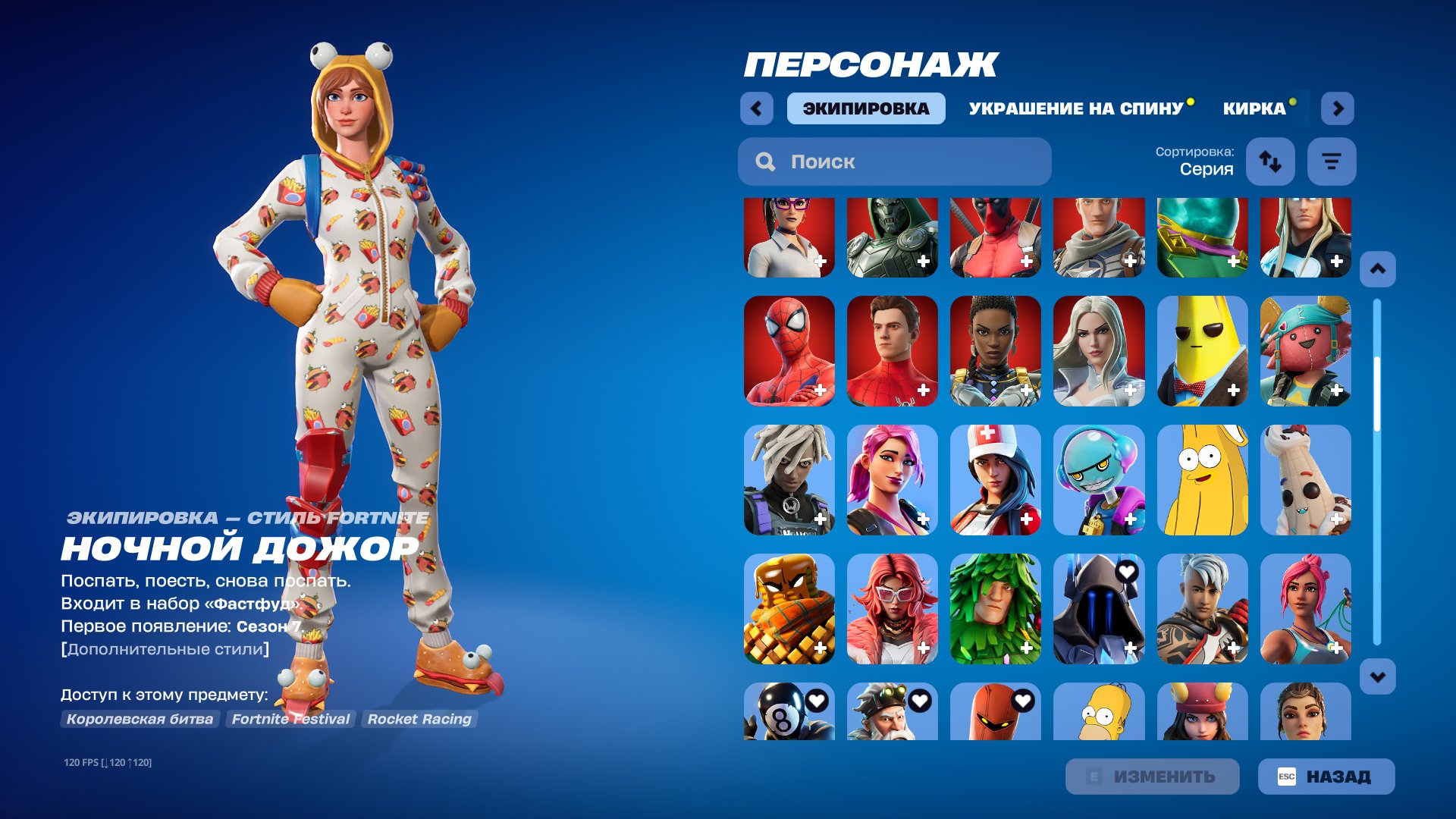1456x819 pixels.
Task: Click the left category navigation arrow
Action: coord(755,108)
